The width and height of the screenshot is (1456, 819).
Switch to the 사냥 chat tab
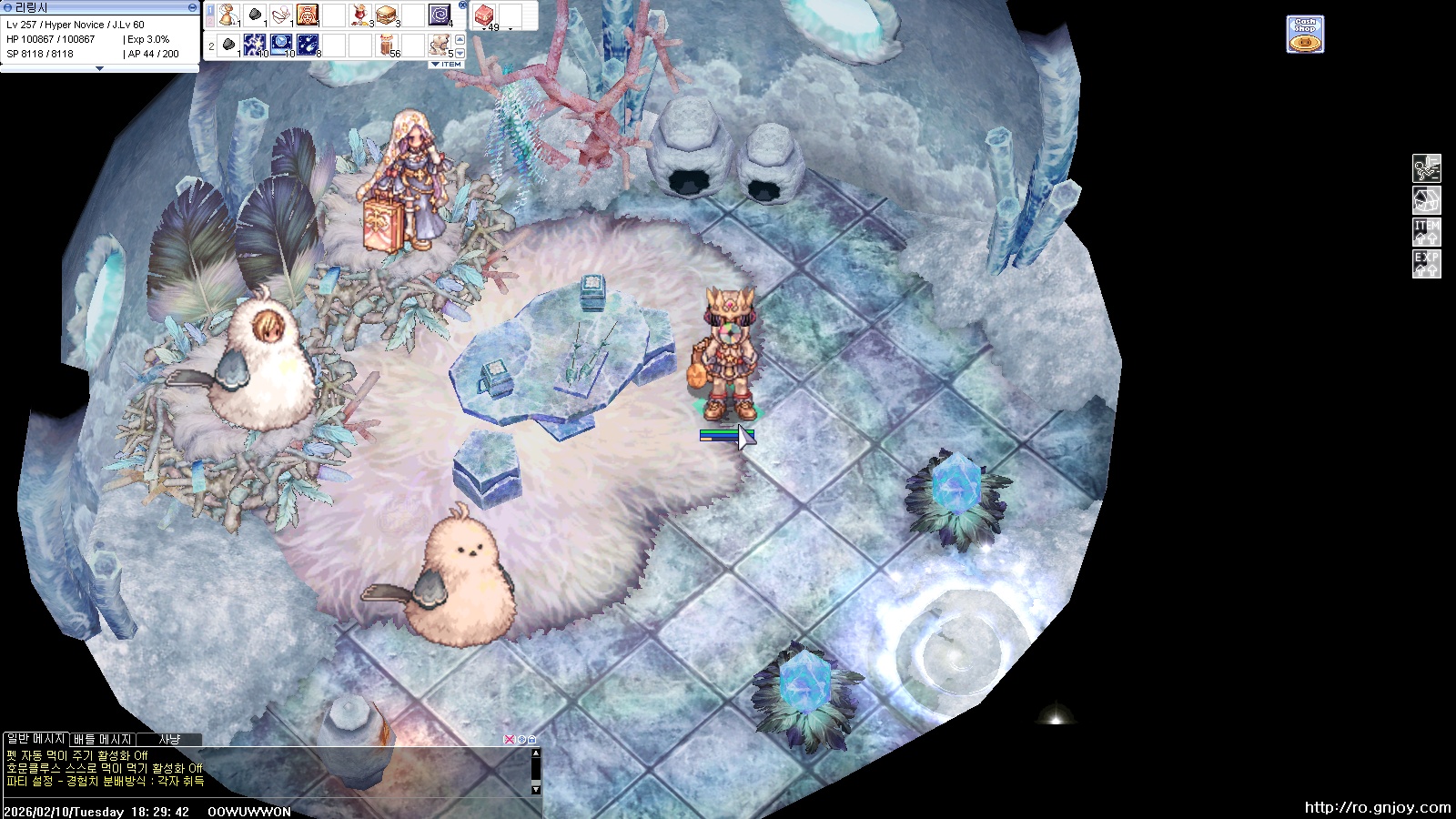pyautogui.click(x=169, y=739)
